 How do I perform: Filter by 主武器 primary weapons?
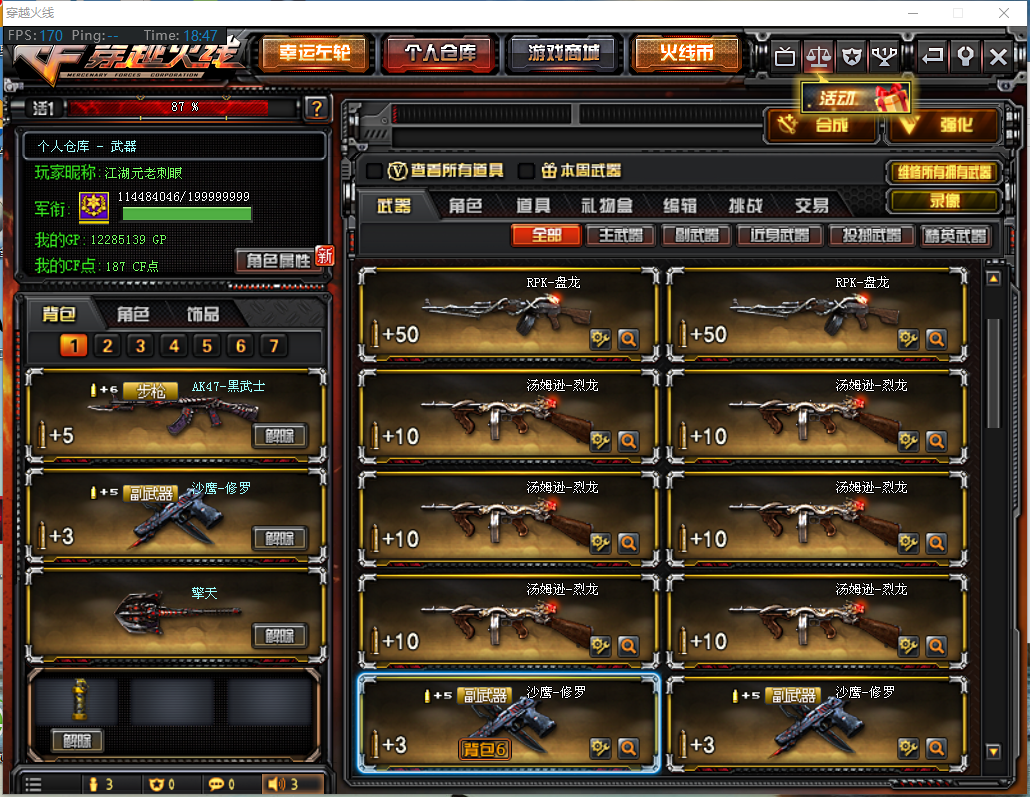[x=621, y=236]
